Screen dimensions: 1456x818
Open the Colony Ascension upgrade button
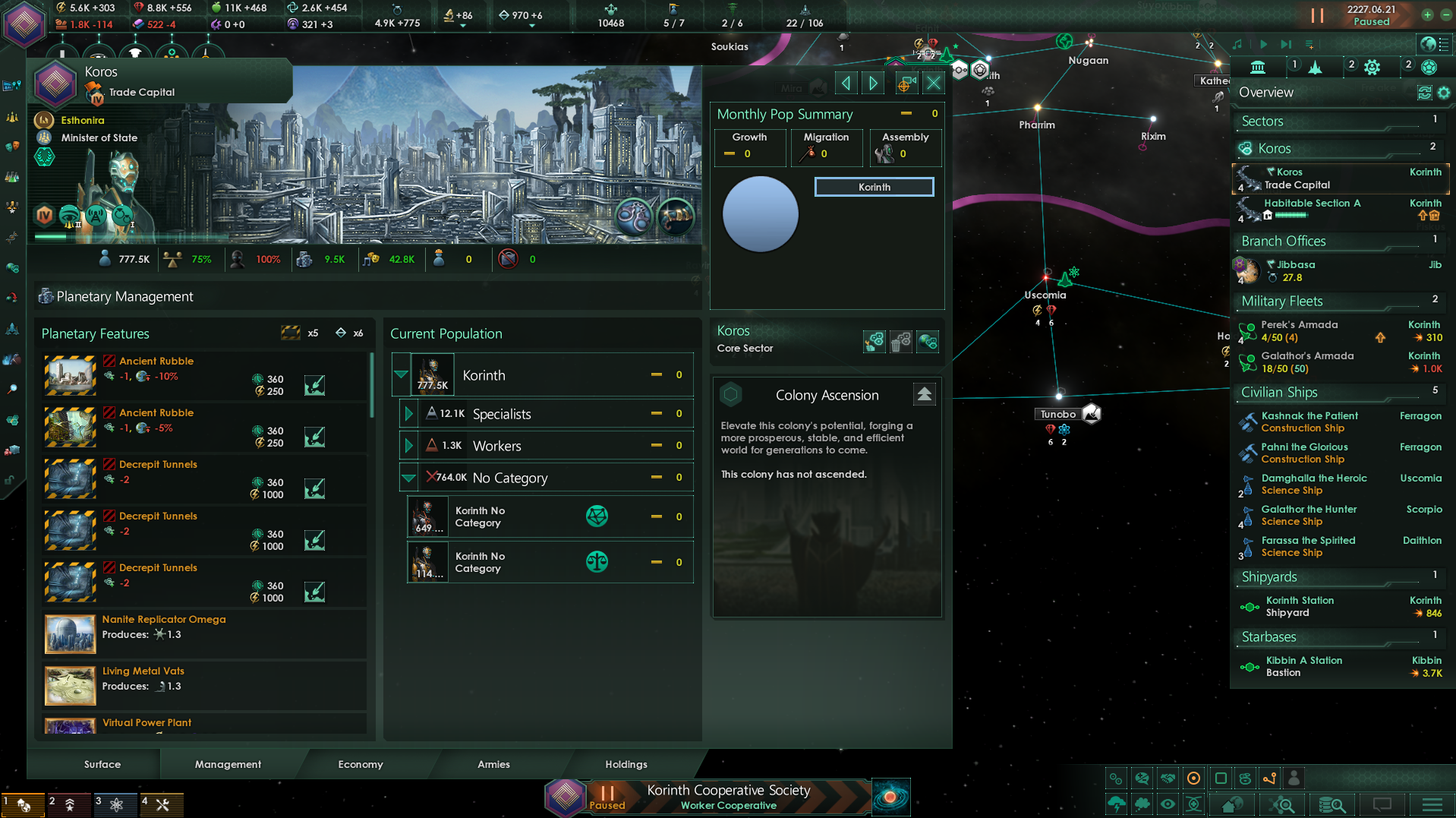coord(924,394)
